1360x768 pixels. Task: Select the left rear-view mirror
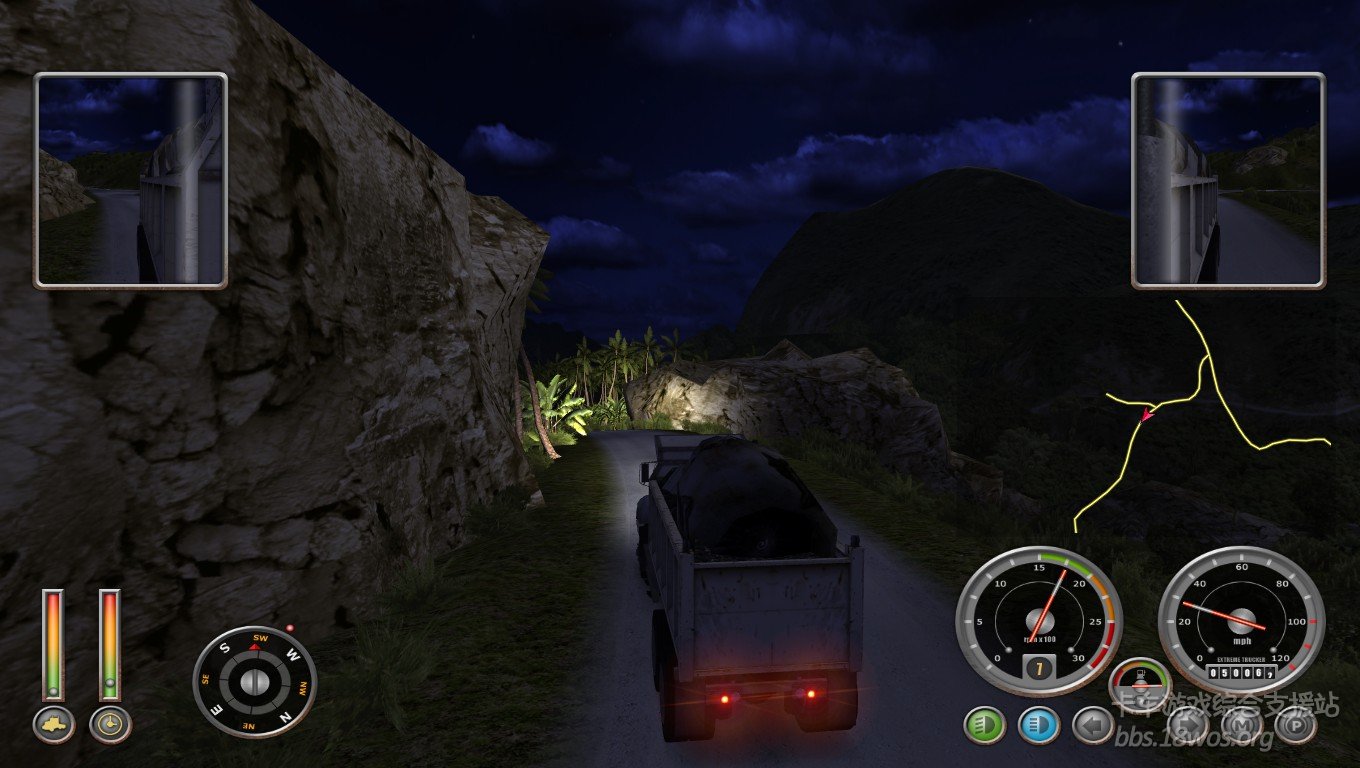(131, 180)
